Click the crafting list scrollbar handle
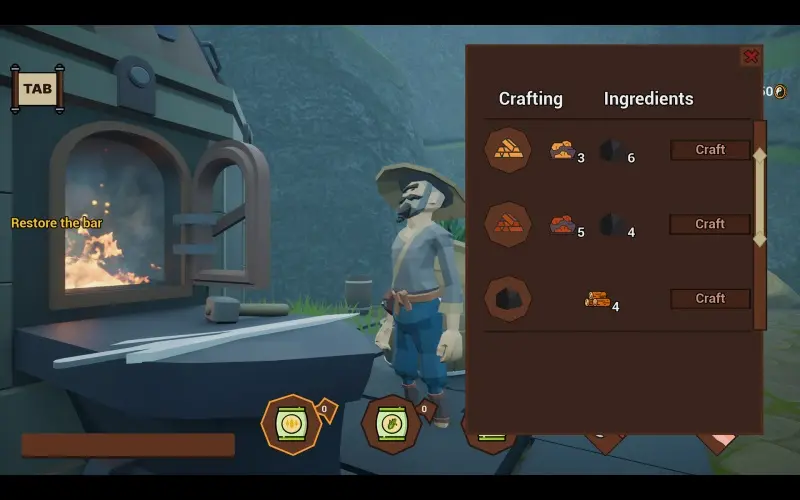Image resolution: width=800 pixels, height=500 pixels. coord(759,197)
